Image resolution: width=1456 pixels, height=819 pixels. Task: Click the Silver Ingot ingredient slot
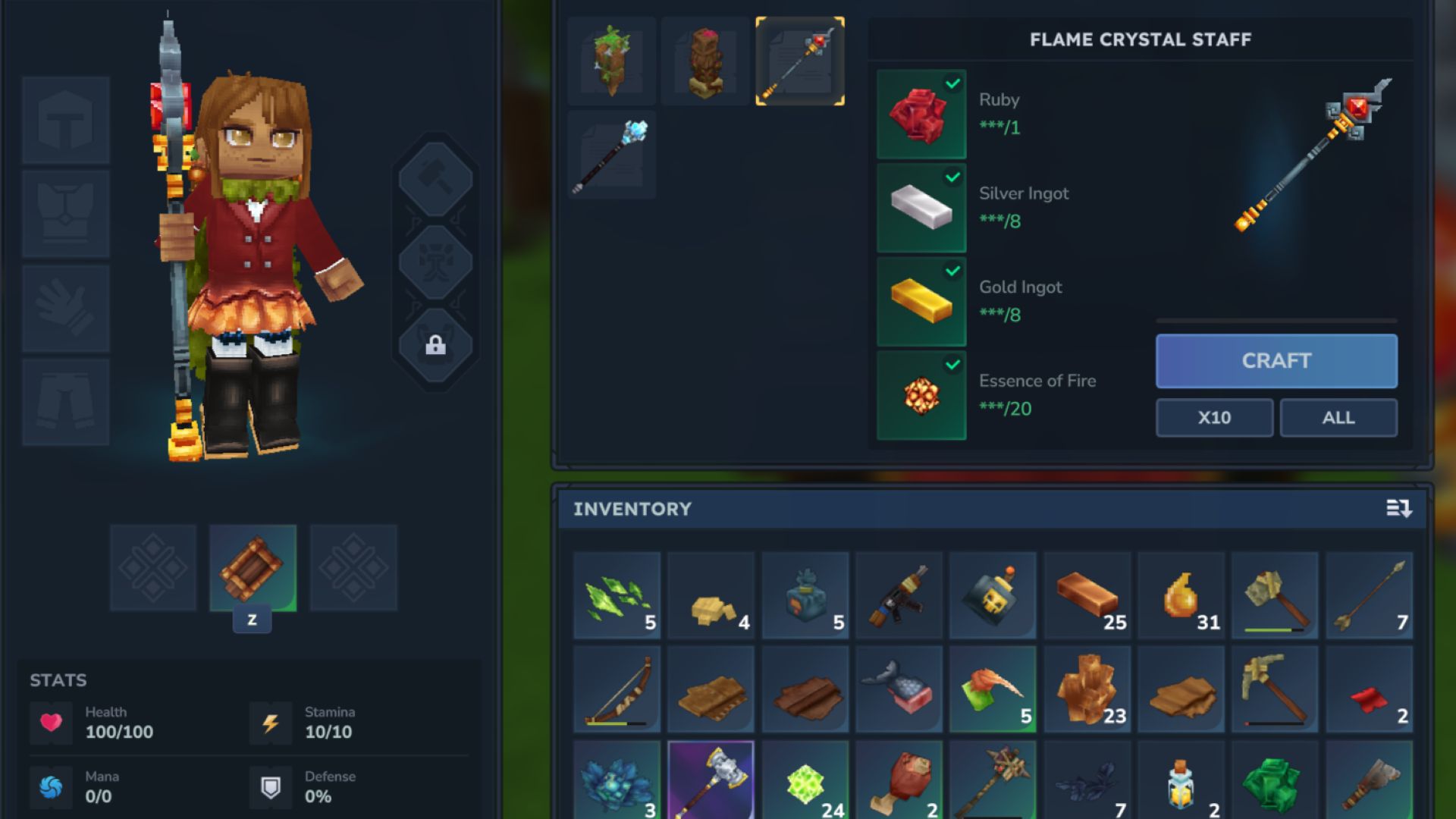pyautogui.click(x=921, y=209)
